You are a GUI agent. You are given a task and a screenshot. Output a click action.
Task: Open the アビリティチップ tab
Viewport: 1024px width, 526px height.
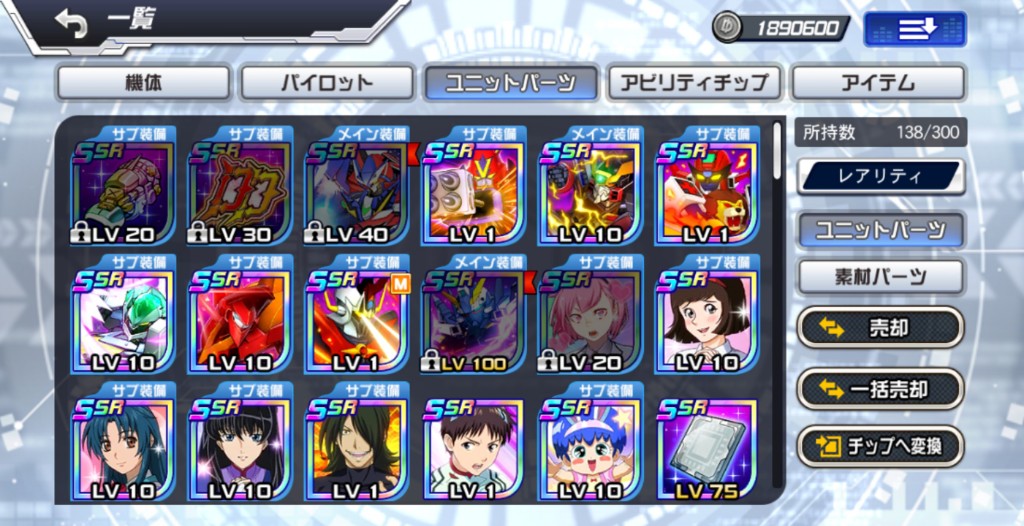pos(695,83)
